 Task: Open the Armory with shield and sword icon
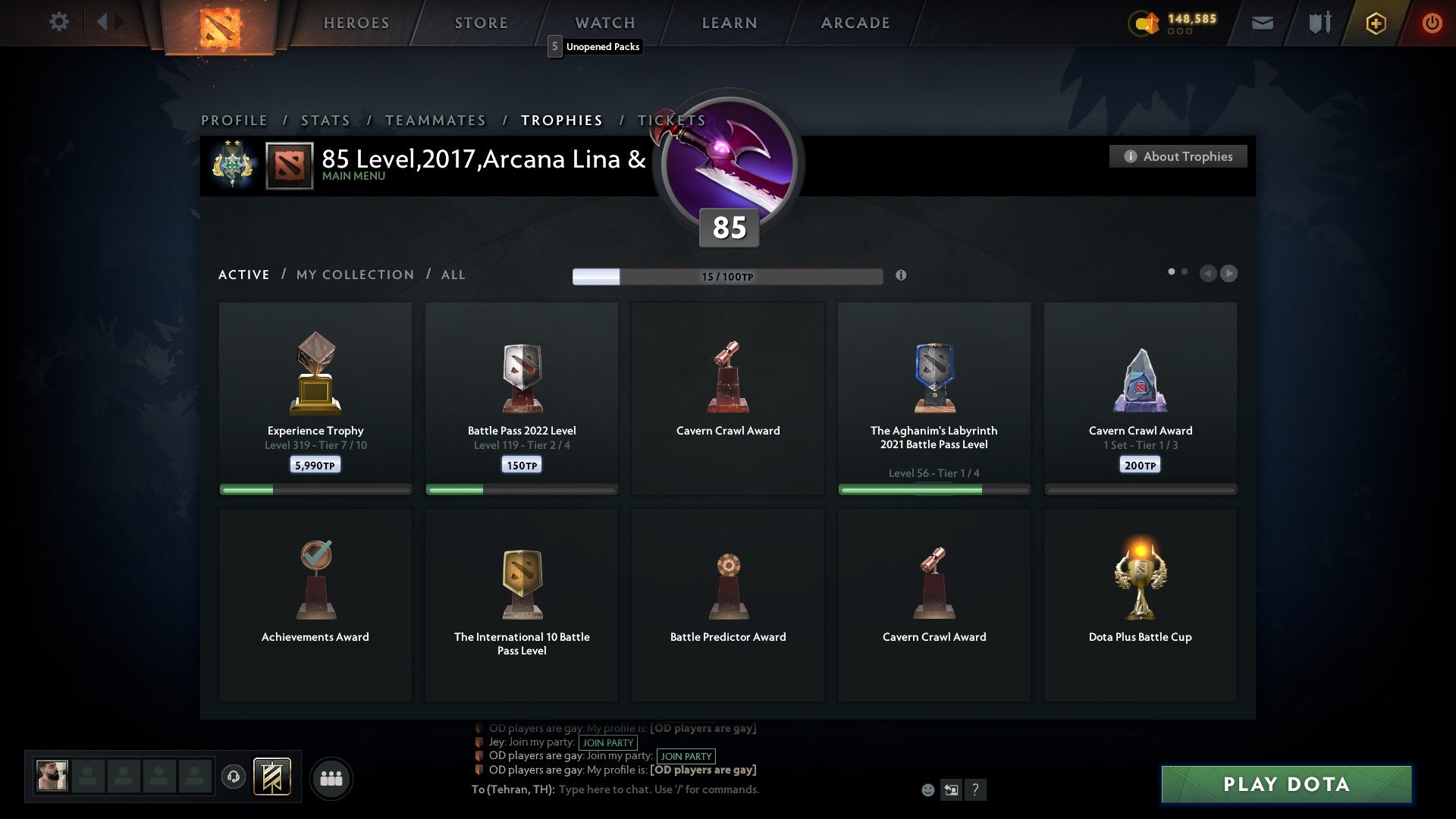(1319, 23)
